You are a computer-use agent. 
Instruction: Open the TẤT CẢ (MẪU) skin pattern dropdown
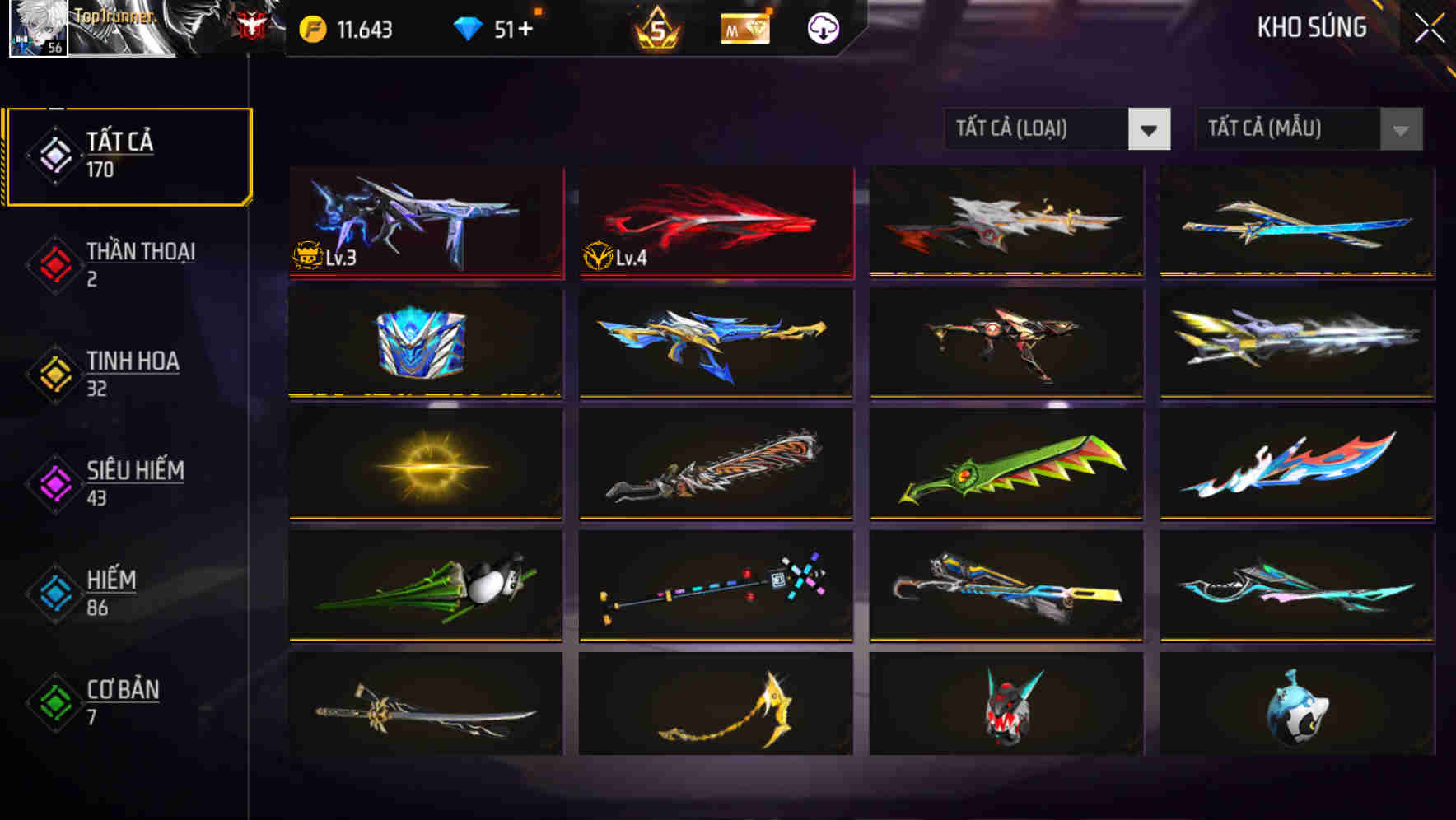(x=1308, y=129)
